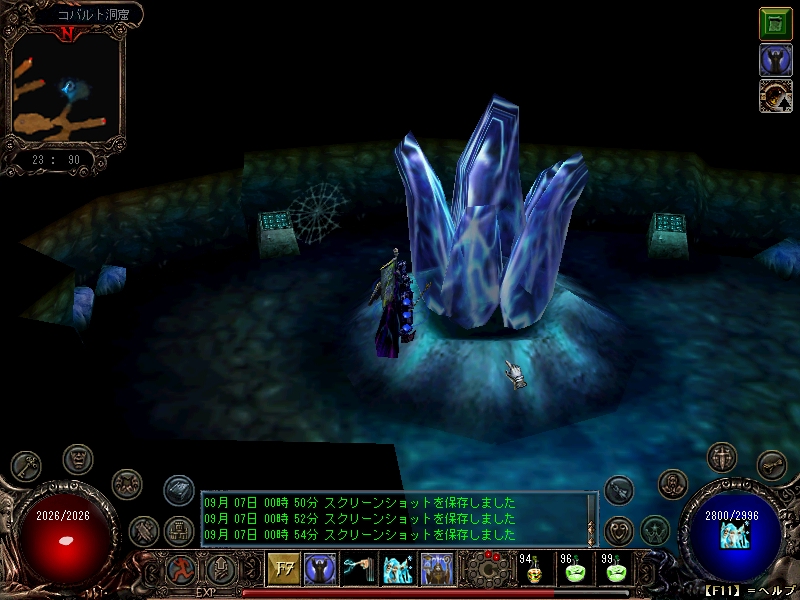800x600 pixels.
Task: Use the yellow potion with count 94
Action: coord(535,573)
